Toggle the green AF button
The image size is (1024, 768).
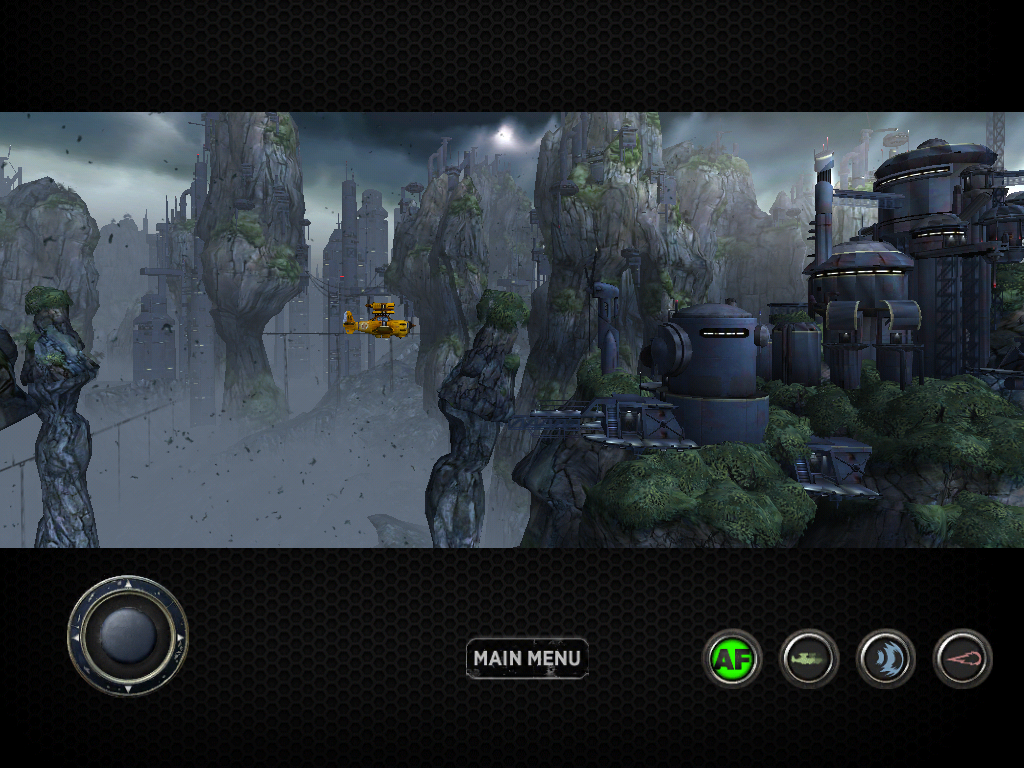coord(732,659)
